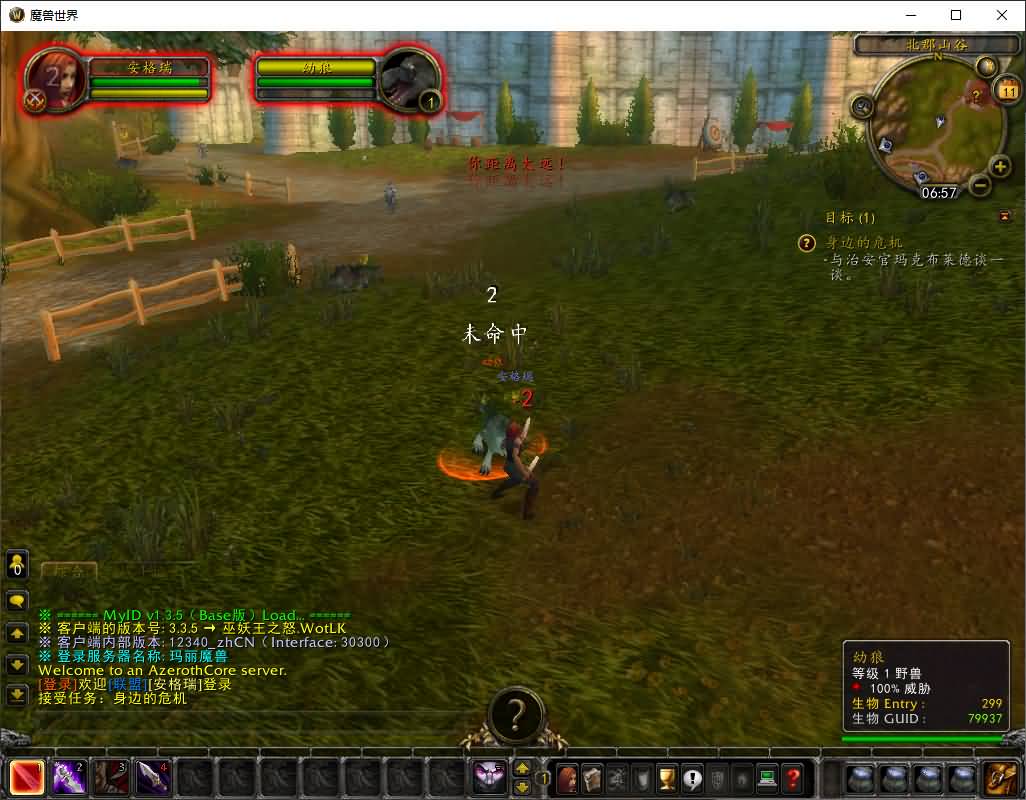Open the main backpack

point(999,777)
